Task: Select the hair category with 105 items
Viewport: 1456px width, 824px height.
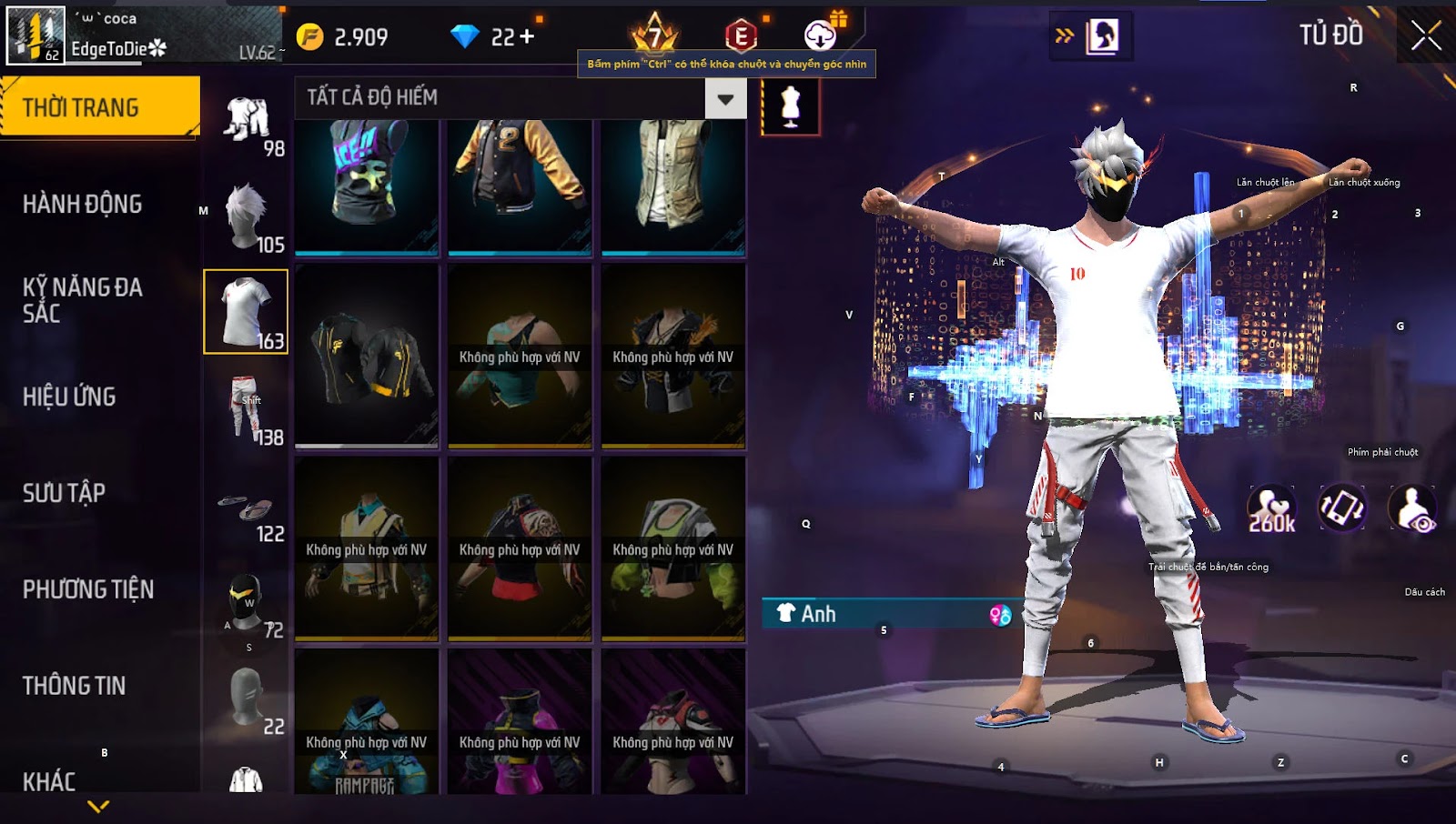Action: pyautogui.click(x=247, y=216)
